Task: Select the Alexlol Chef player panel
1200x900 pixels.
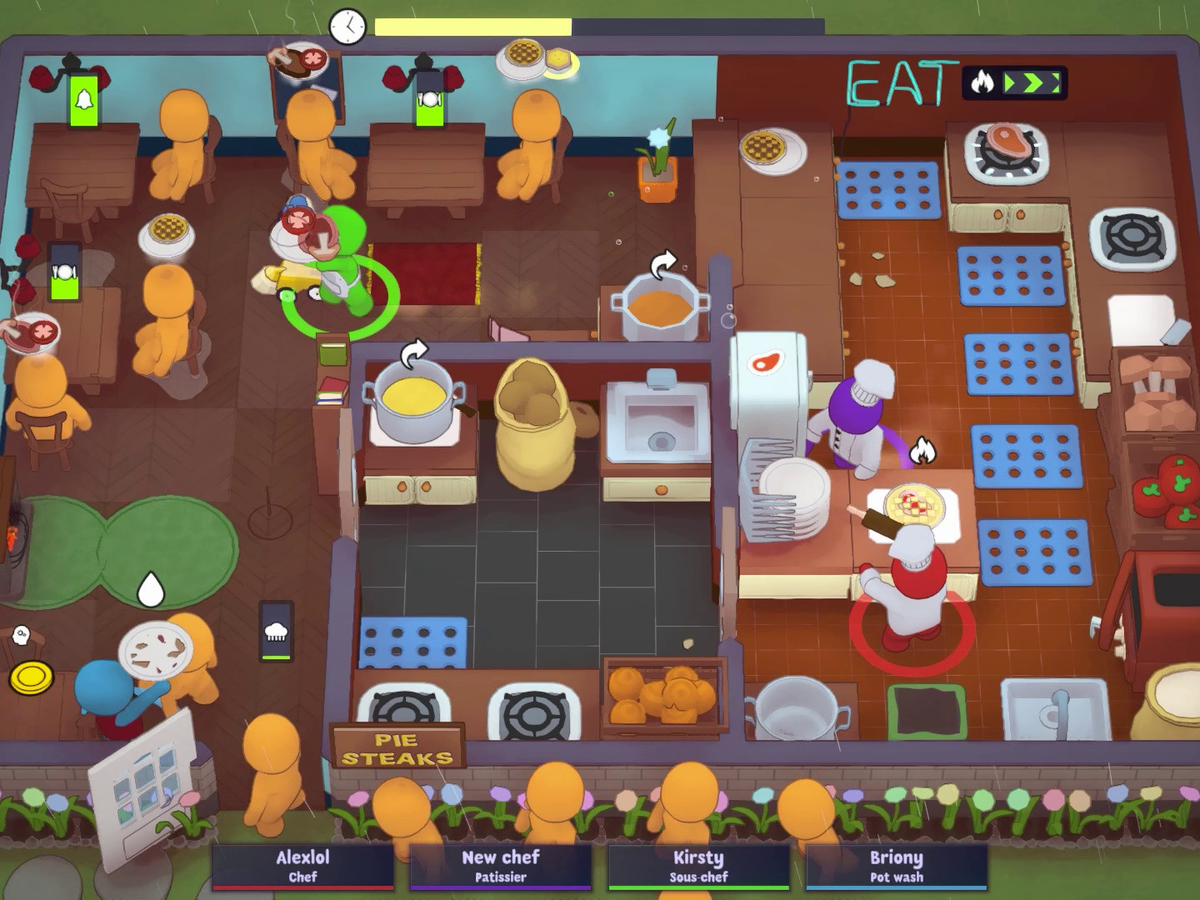Action: click(303, 866)
